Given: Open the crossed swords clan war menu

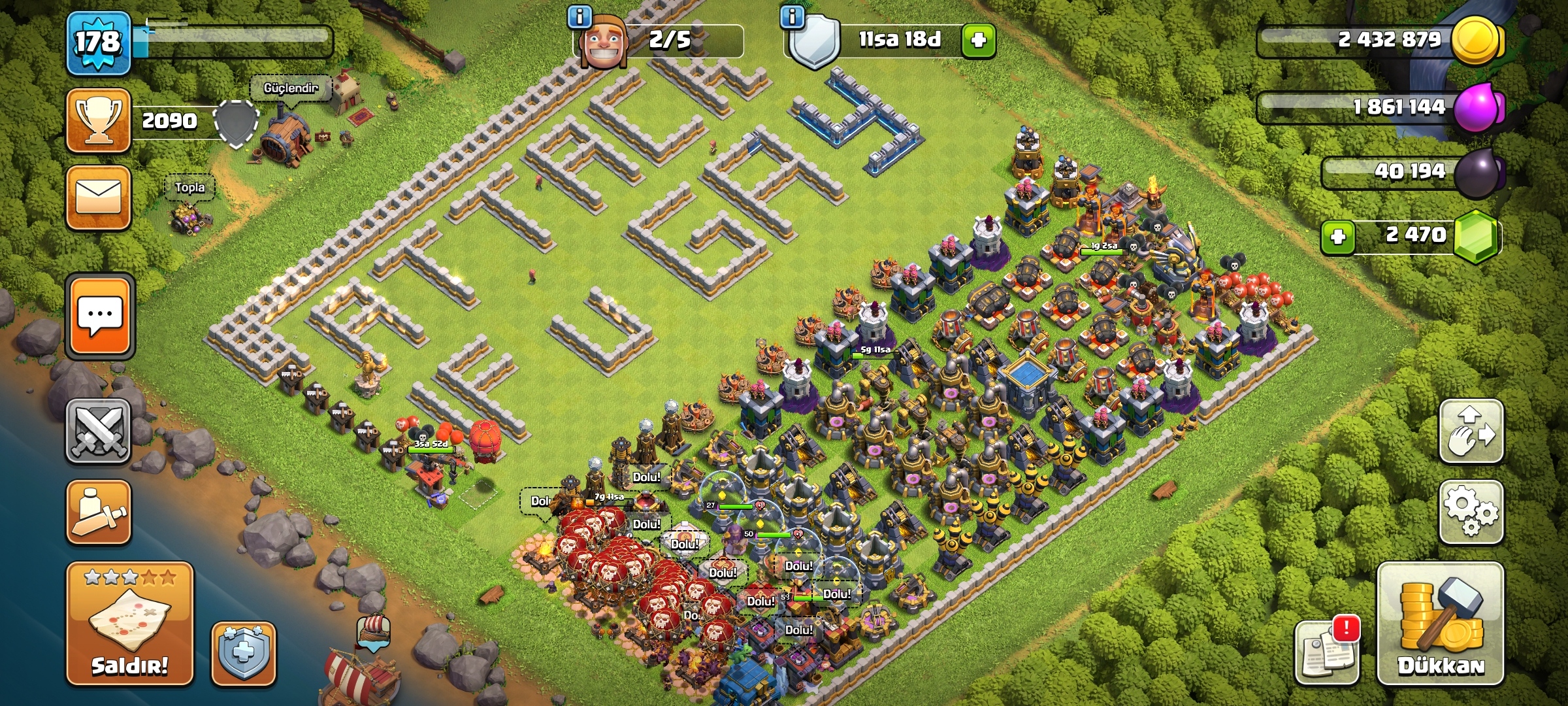Looking at the screenshot, I should [x=99, y=431].
